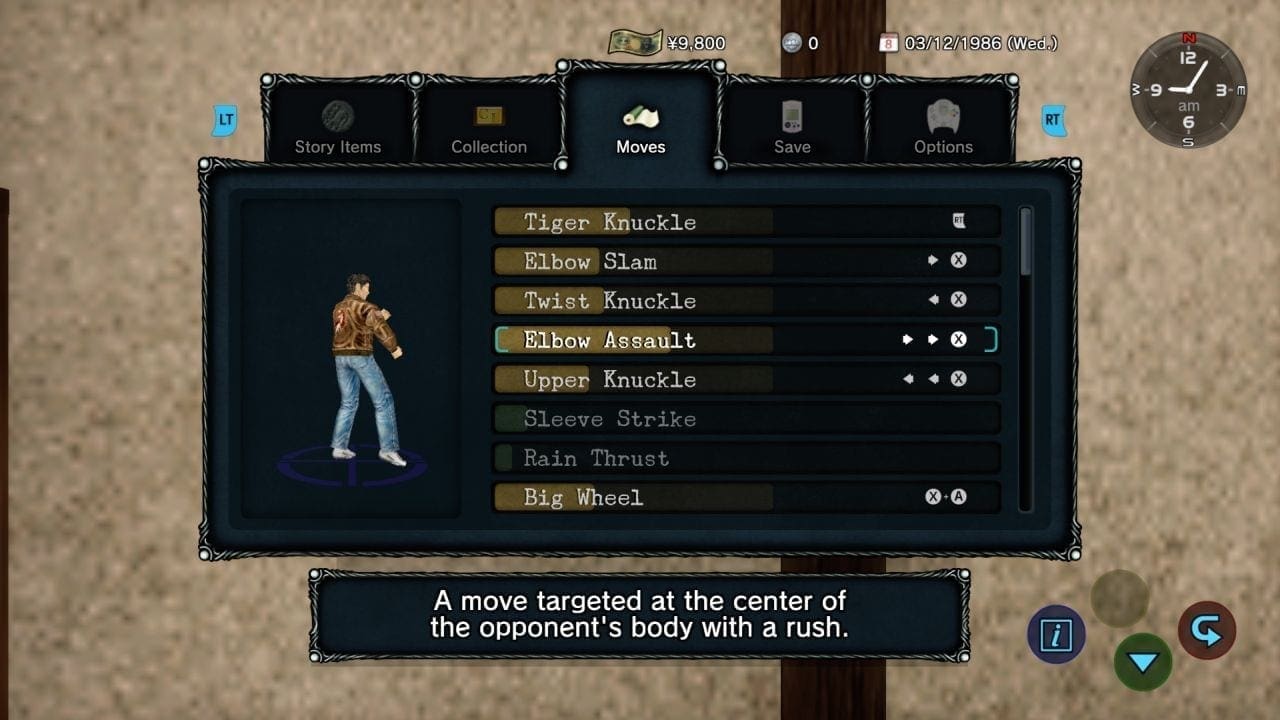This screenshot has height=720, width=1280.
Task: Select the Sleeve Strike move
Action: tap(746, 418)
